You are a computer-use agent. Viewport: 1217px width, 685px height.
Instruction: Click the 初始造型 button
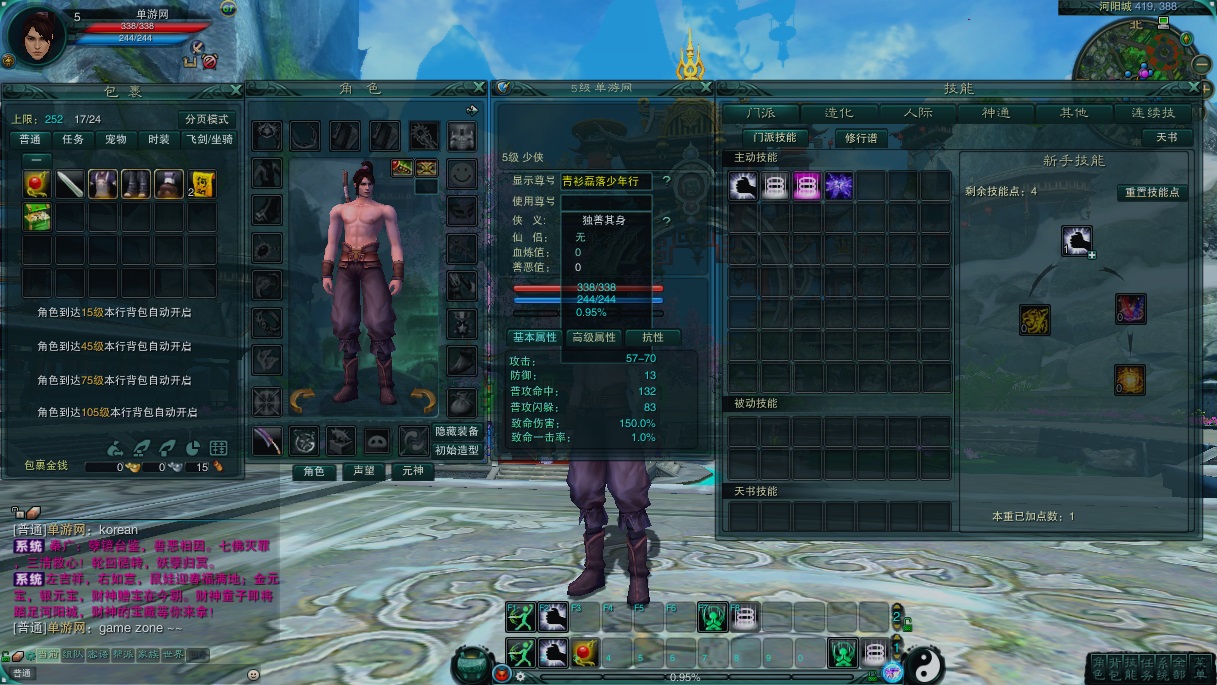click(458, 450)
